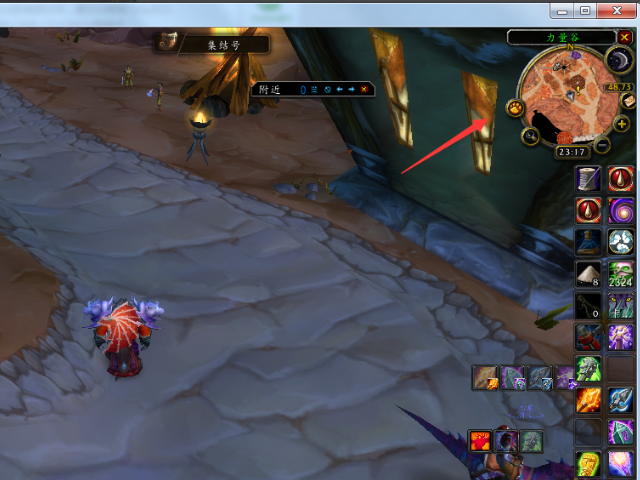Click the magnifying glass minimap button
640x480 pixels.
tap(530, 135)
